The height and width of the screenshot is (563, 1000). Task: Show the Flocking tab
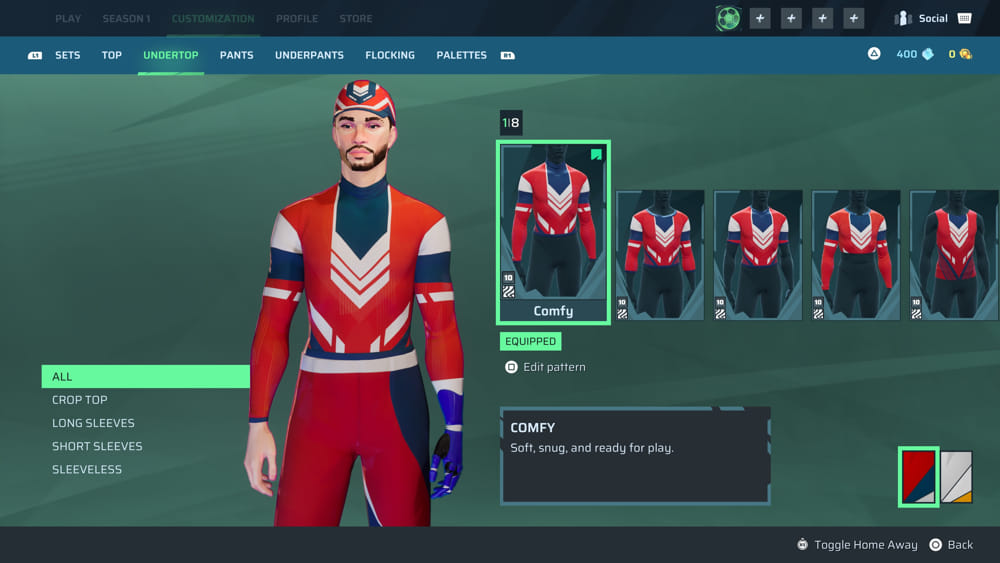[x=390, y=55]
